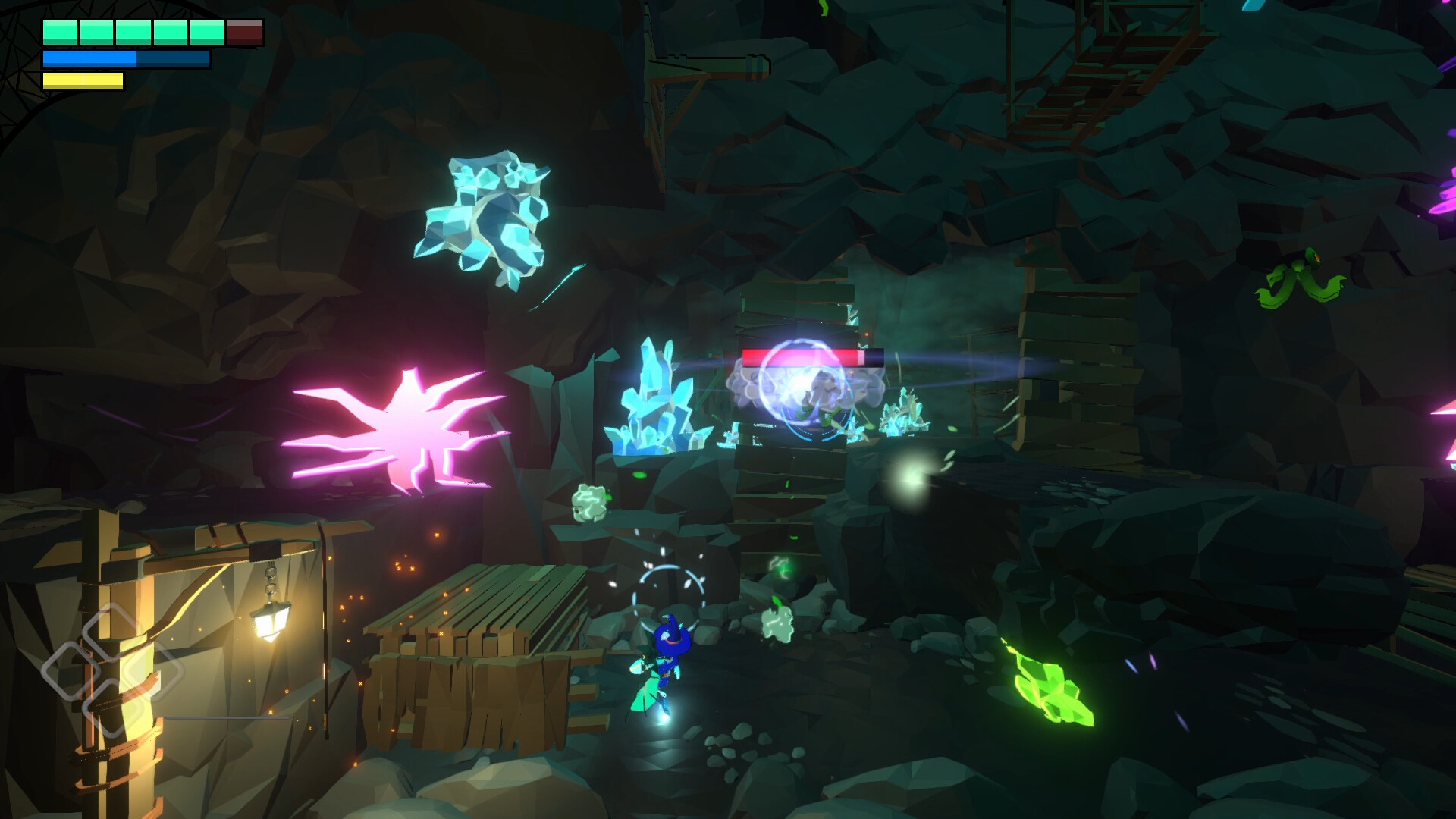Click the second yellow stamina segment
This screenshot has height=819, width=1456.
[104, 80]
